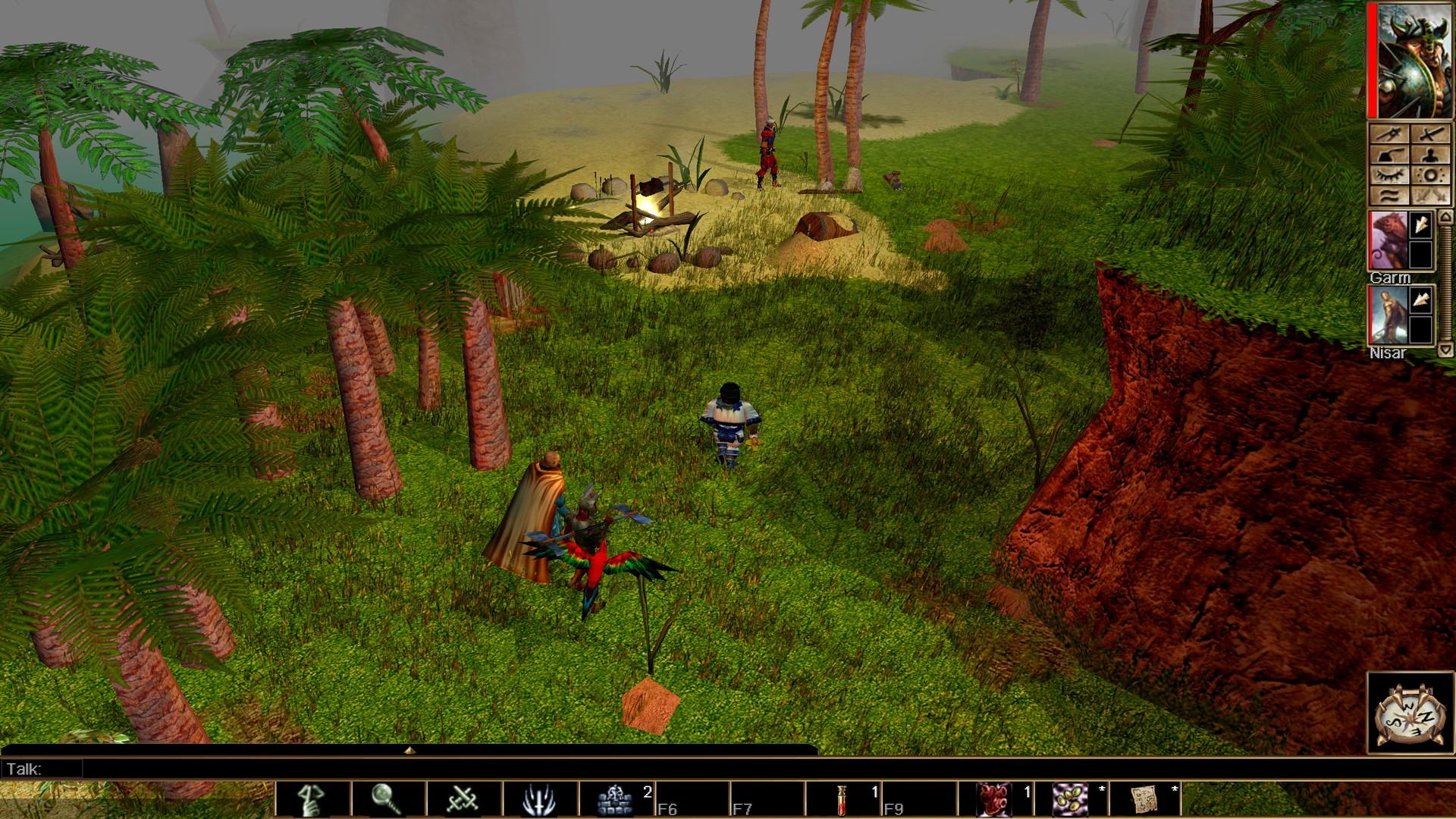Click the waves icon in the side panel
The image size is (1456, 819).
pyautogui.click(x=1389, y=195)
